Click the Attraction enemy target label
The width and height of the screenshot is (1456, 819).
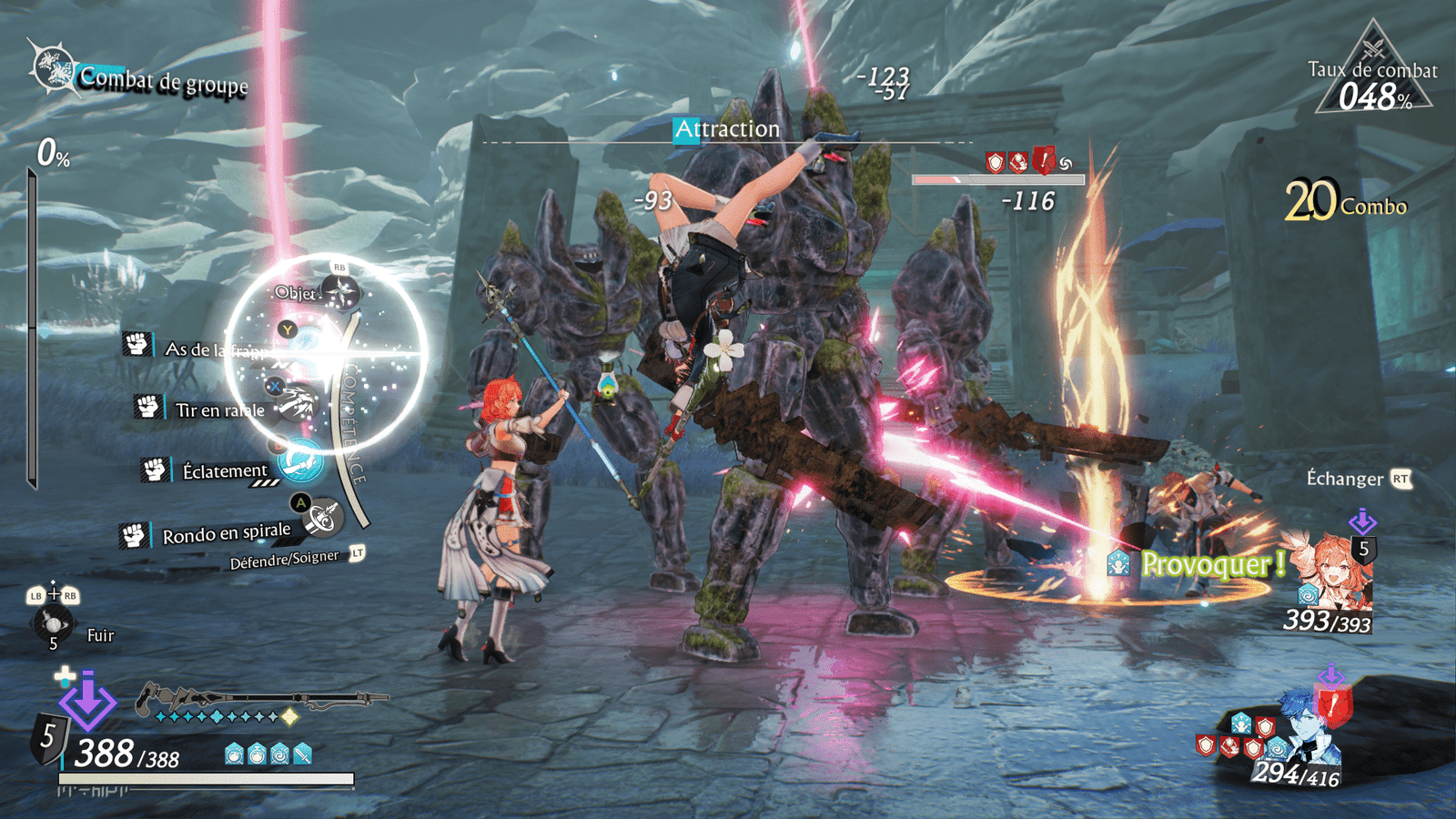727,129
